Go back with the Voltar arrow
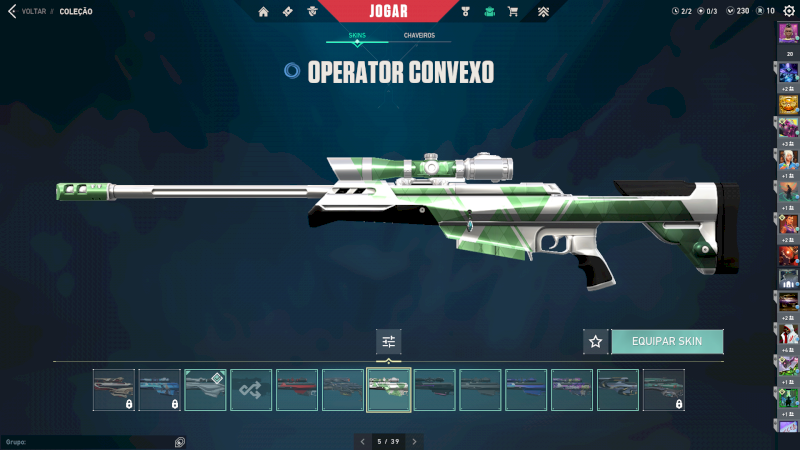 [11, 11]
